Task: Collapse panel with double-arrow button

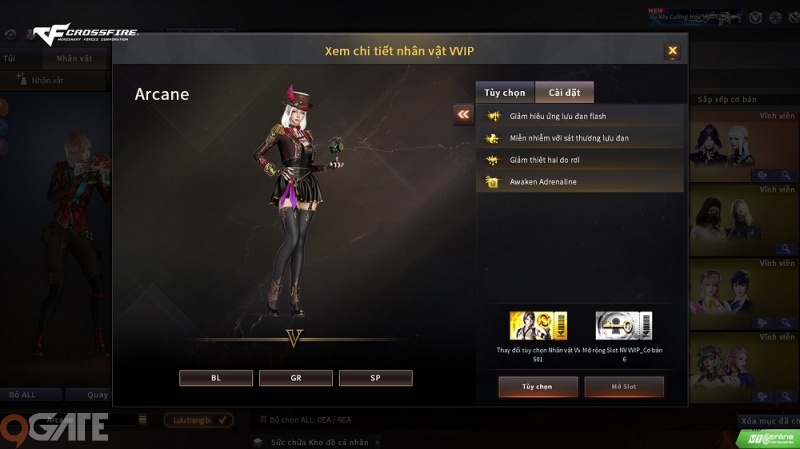Action: (x=463, y=115)
